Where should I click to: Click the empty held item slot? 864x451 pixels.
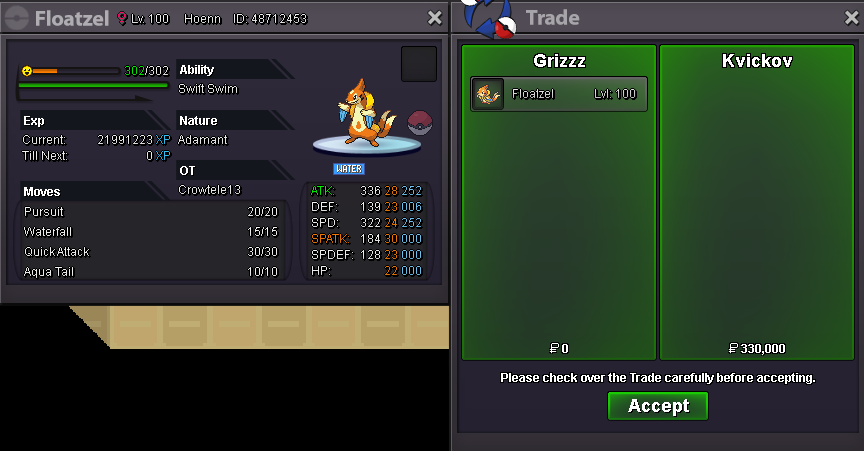[x=419, y=64]
